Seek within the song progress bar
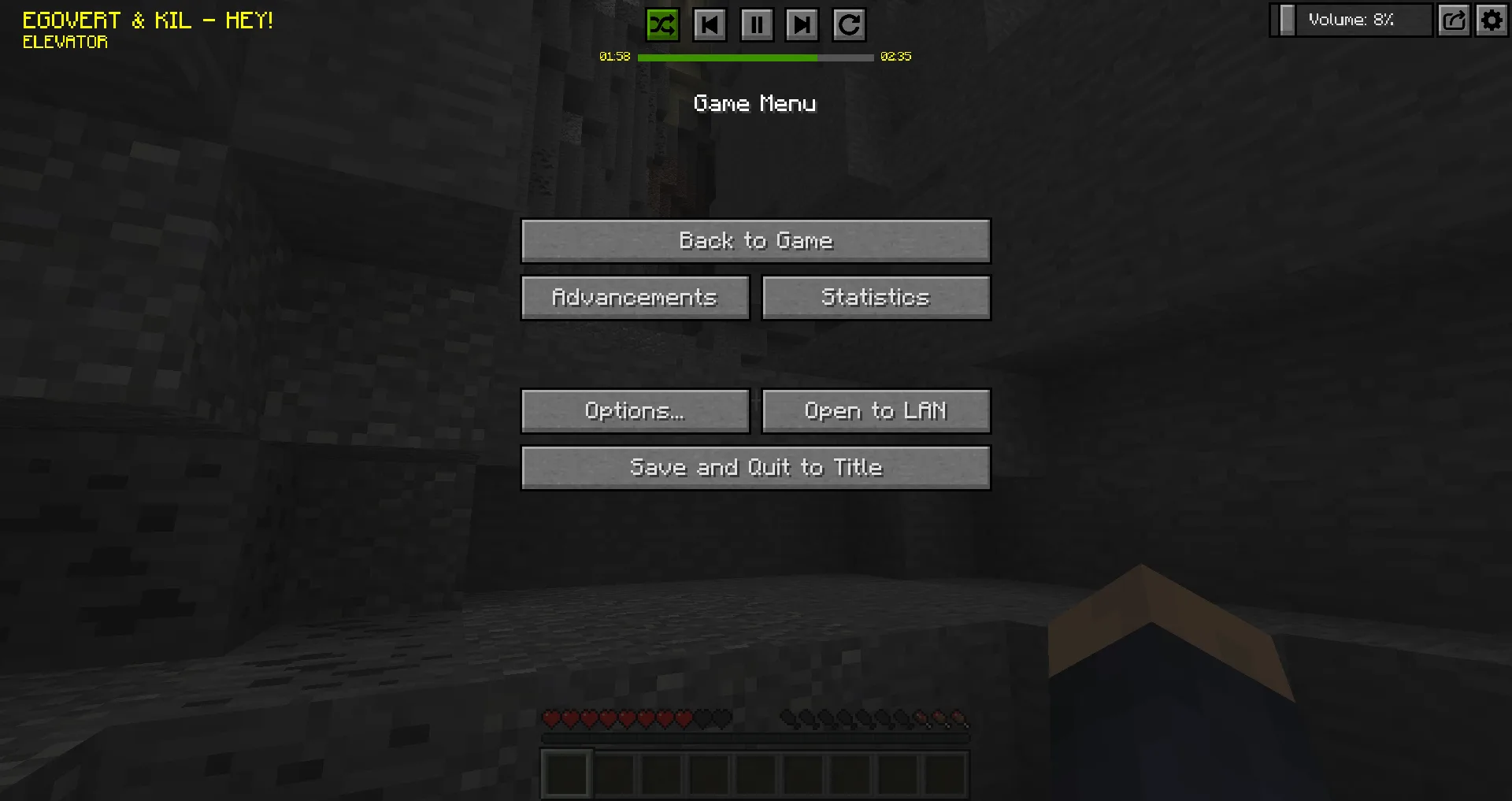This screenshot has width=1512, height=801. (756, 57)
